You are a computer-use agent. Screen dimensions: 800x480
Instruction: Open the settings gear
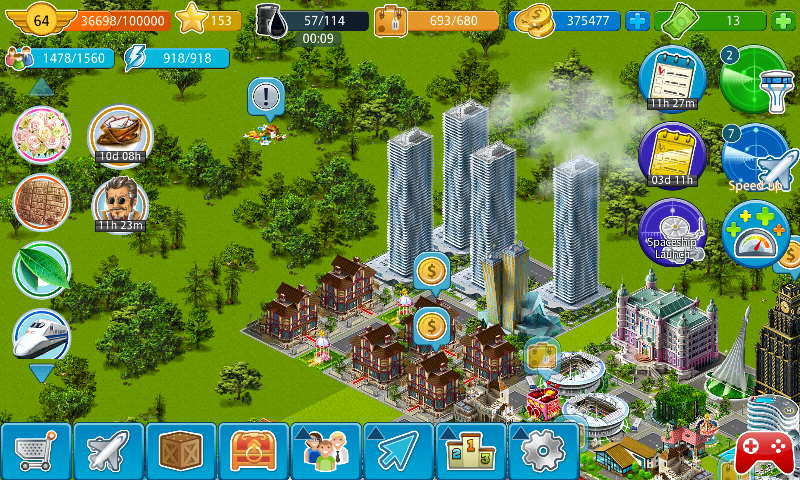click(543, 452)
